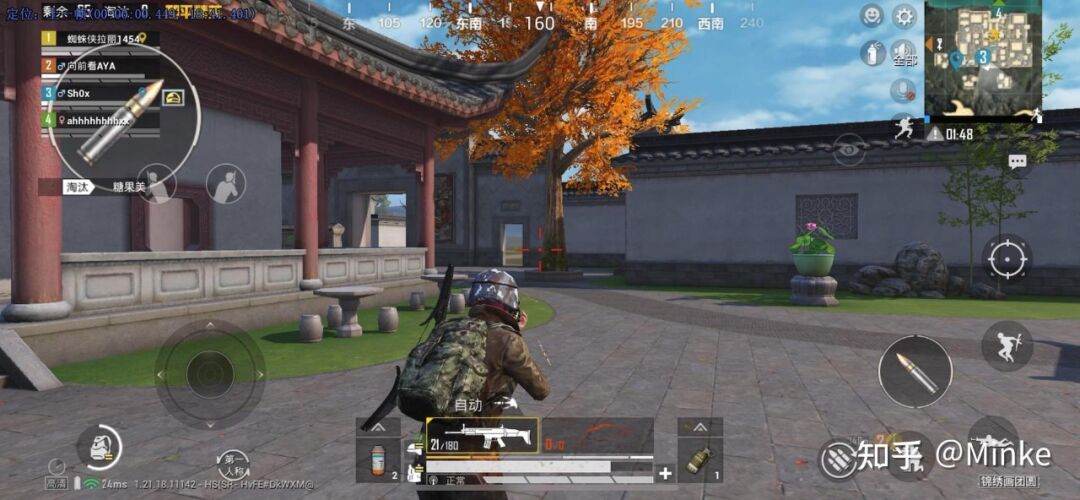Screen dimensions: 1080x500
Task: Fire with the right-side bullet button
Action: point(914,372)
